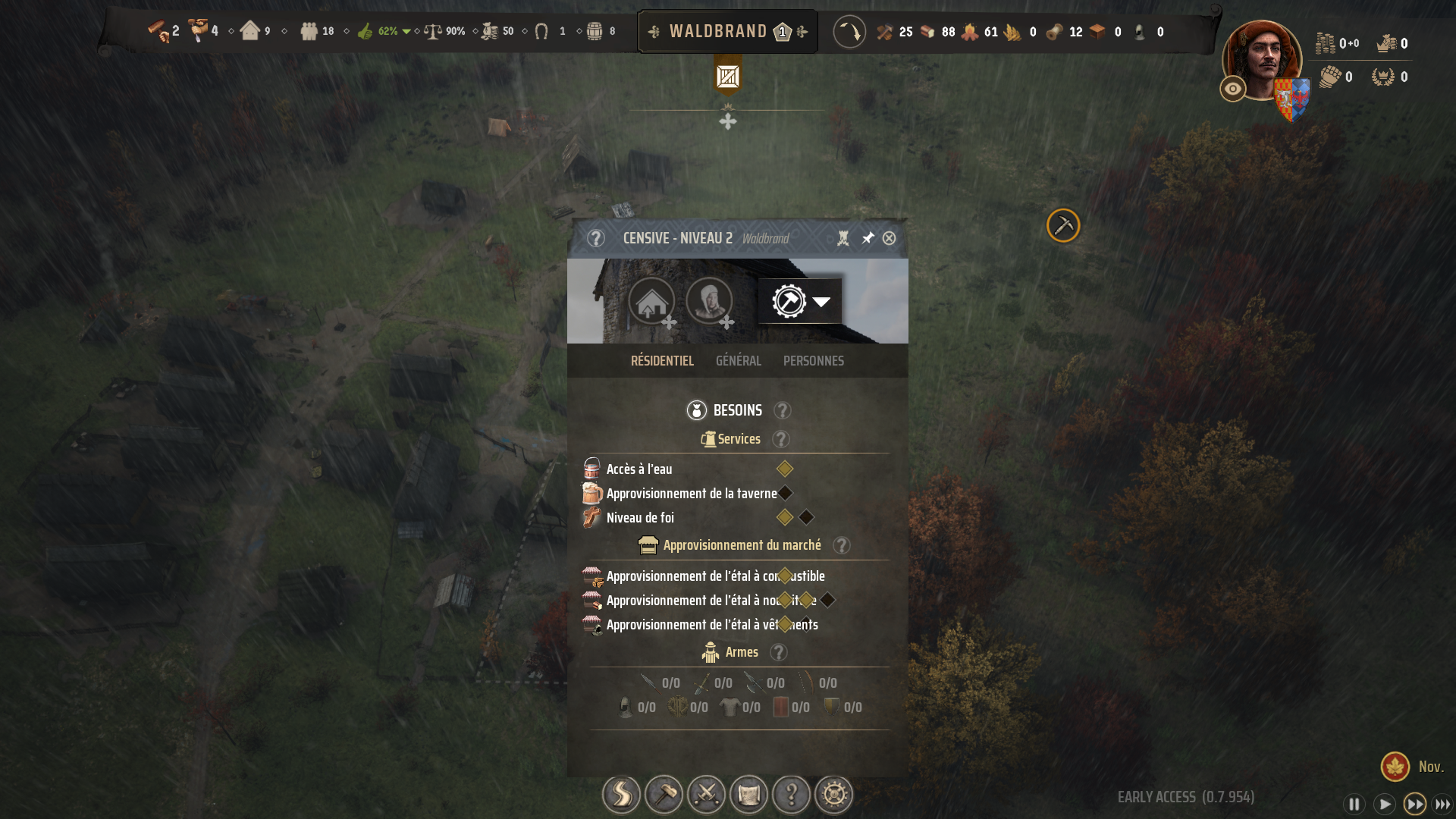Select the hooded family portrait slot
1456x819 pixels.
[x=709, y=301]
